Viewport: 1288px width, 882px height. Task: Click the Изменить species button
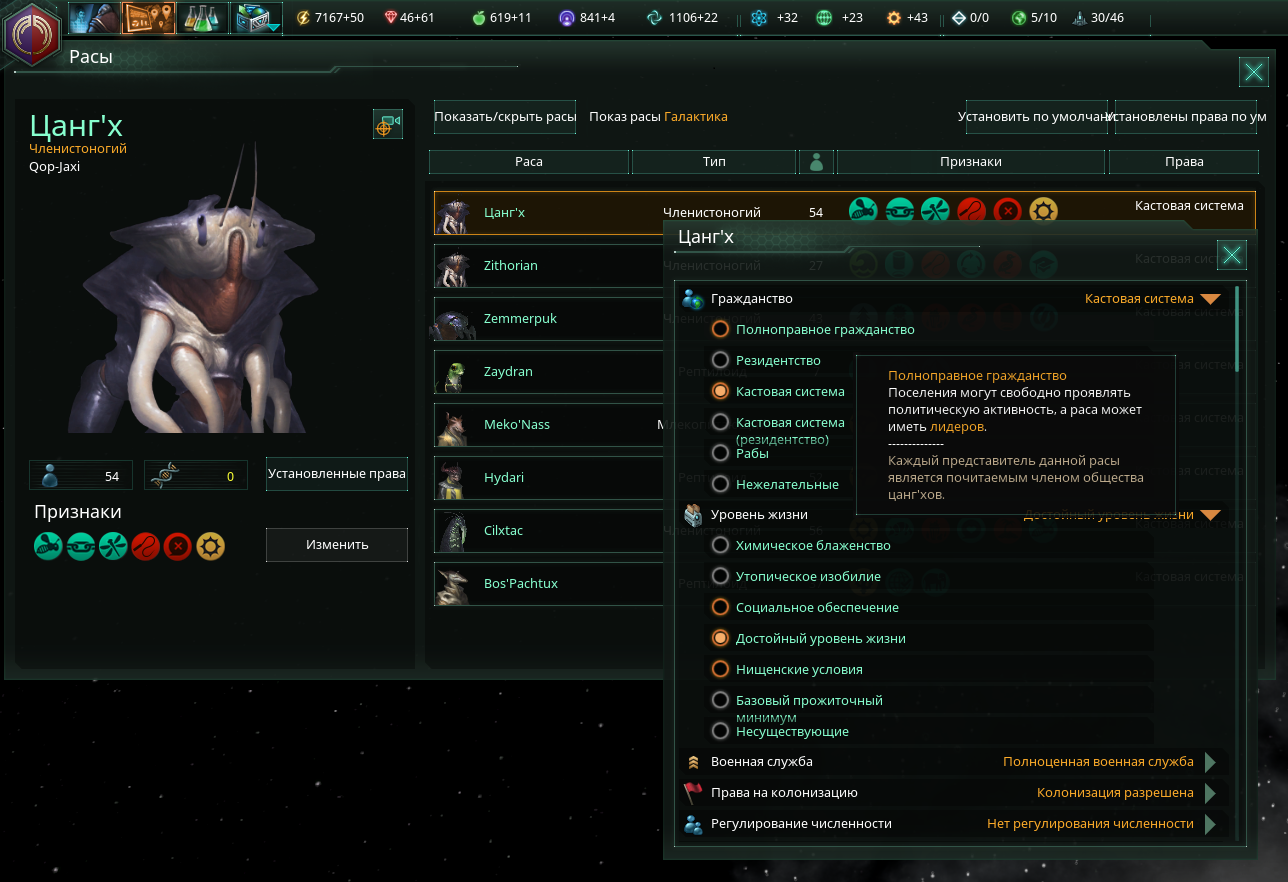click(337, 545)
